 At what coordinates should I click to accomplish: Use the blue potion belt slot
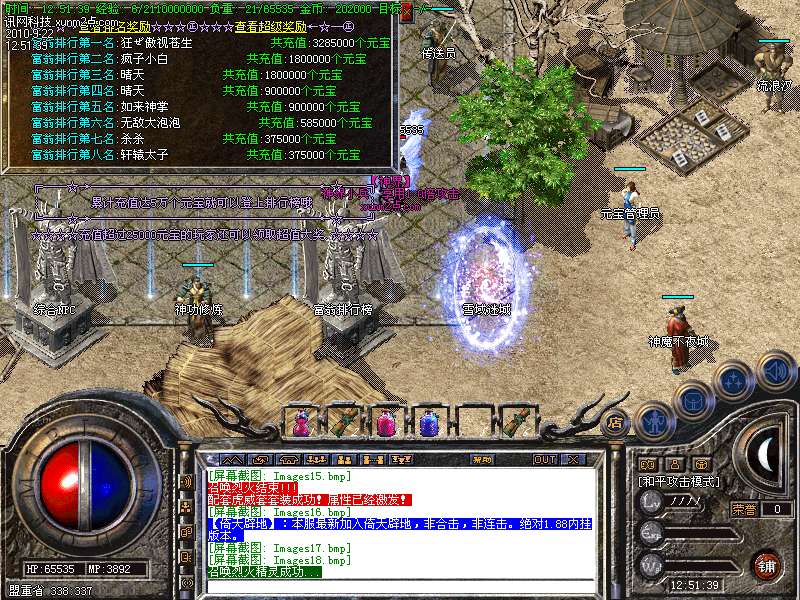429,423
